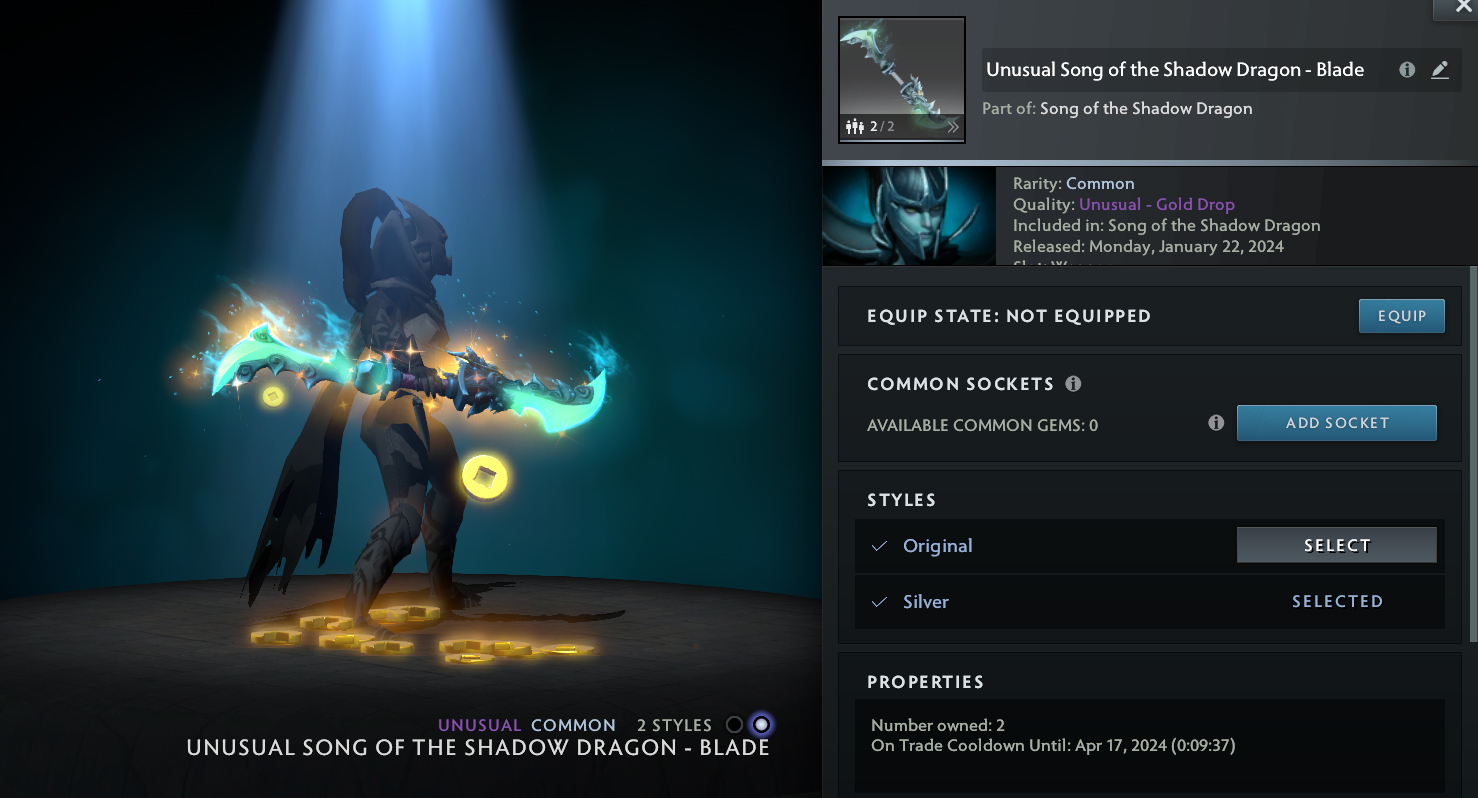Screen dimensions: 1478x798
Task: Open the blade item thumbnail
Action: pyautogui.click(x=901, y=80)
